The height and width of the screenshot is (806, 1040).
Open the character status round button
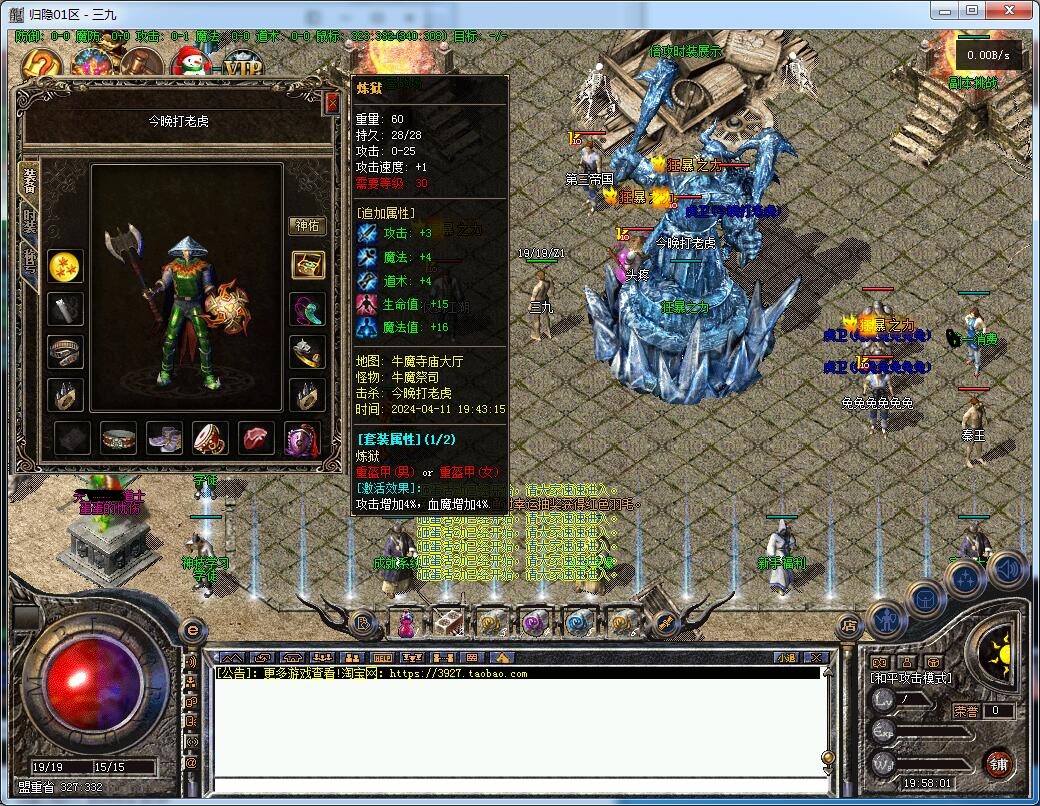[x=886, y=618]
